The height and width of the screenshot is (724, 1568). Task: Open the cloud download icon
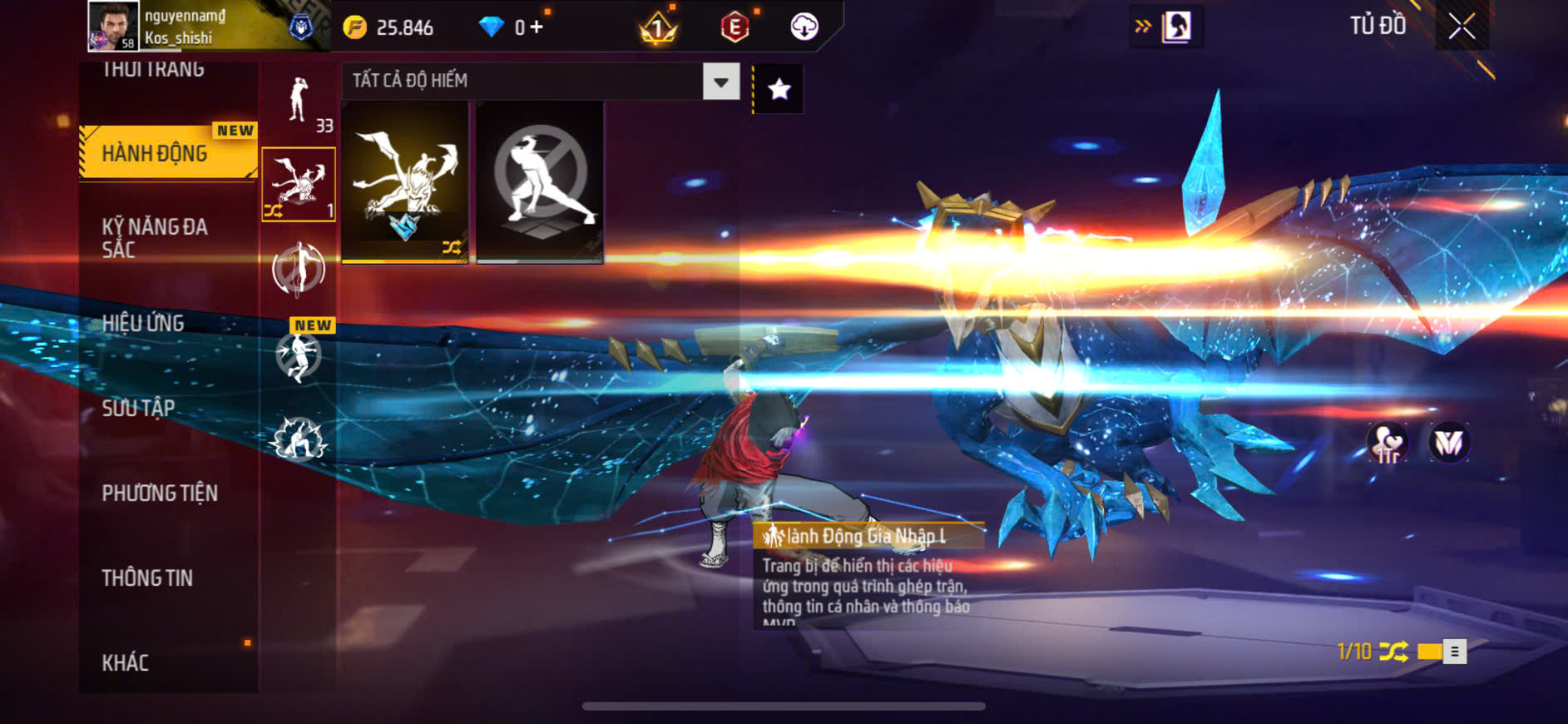804,27
